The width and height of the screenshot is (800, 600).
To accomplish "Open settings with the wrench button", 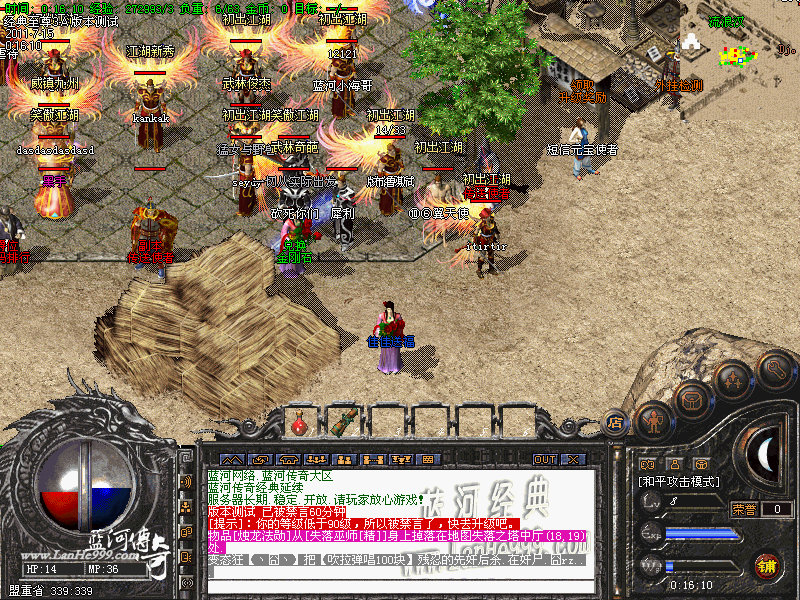I will pyautogui.click(x=775, y=370).
